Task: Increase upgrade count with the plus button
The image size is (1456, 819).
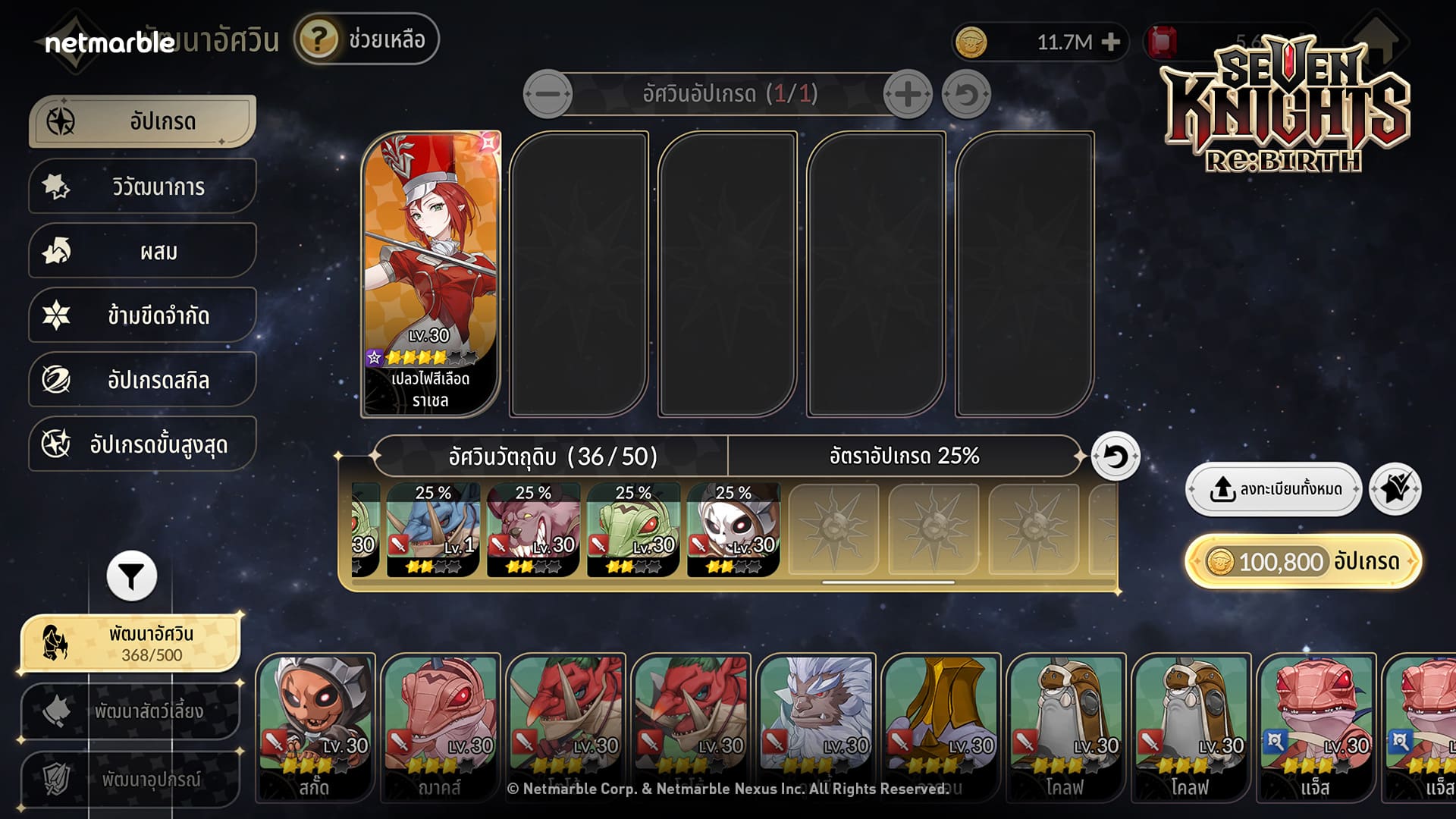Action: 907,94
